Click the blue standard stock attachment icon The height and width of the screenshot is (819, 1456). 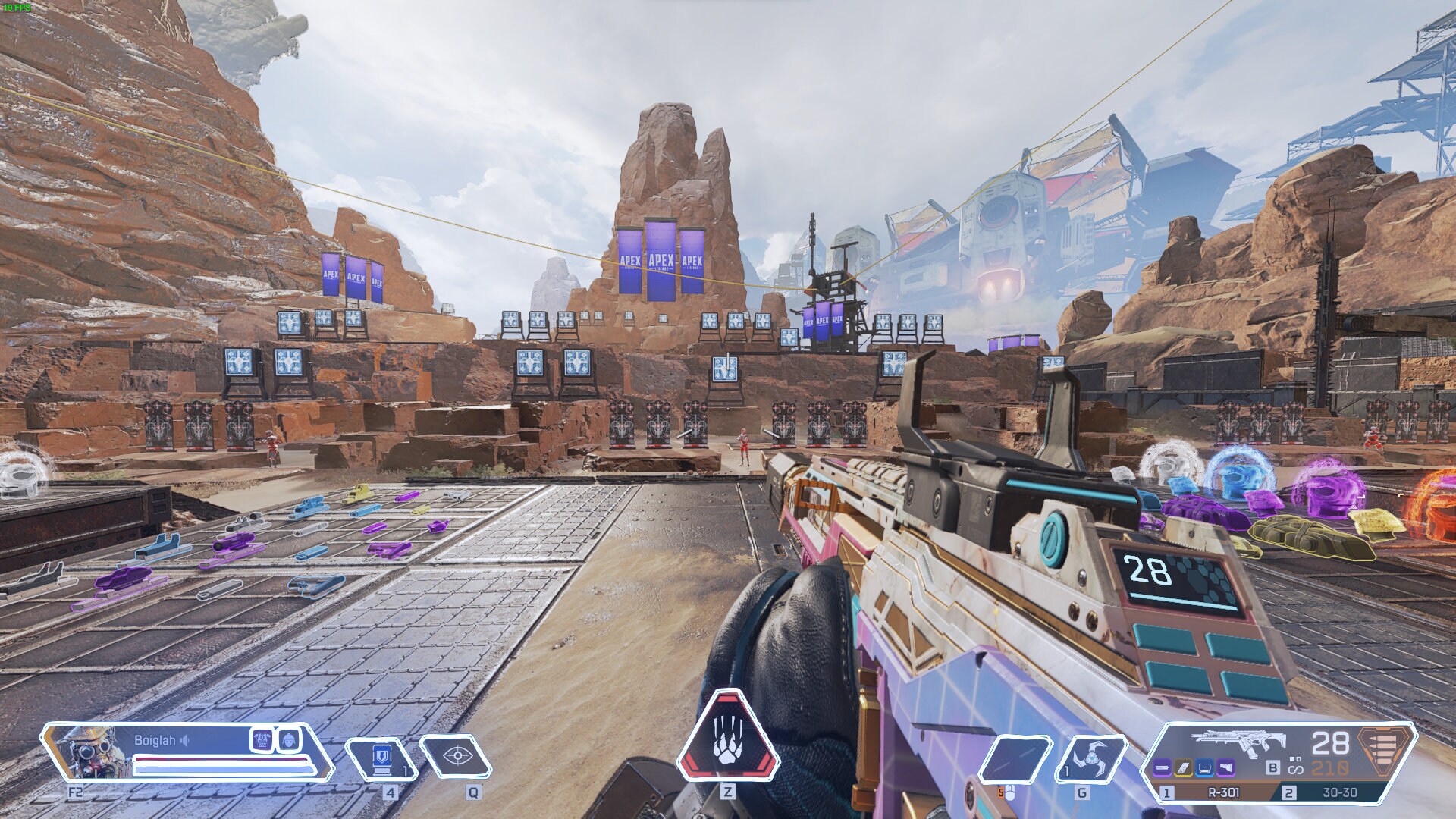coord(1204,768)
